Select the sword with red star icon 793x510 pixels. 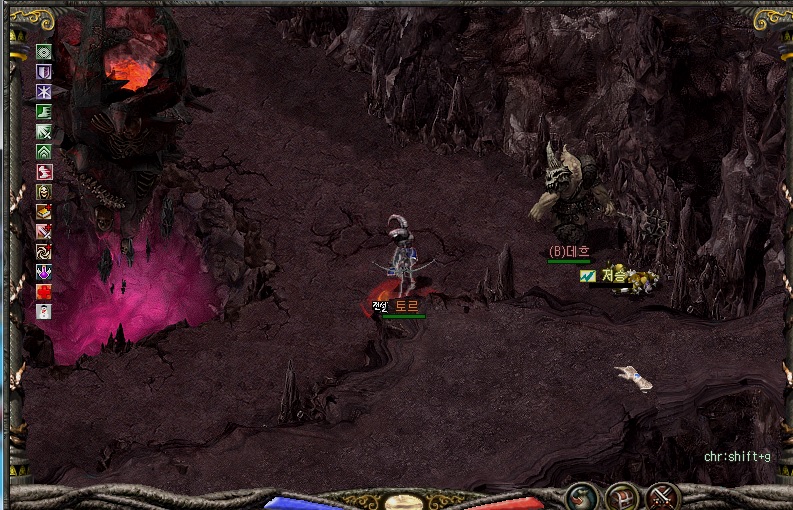click(x=44, y=232)
